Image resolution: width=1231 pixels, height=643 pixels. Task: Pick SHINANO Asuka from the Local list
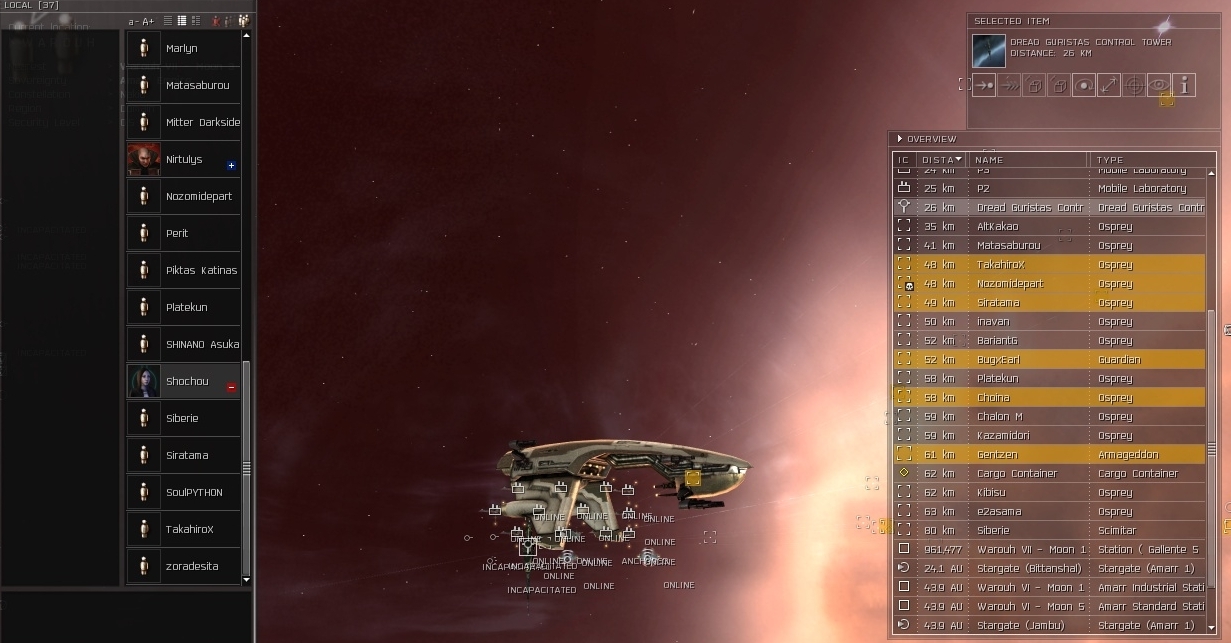click(x=202, y=344)
